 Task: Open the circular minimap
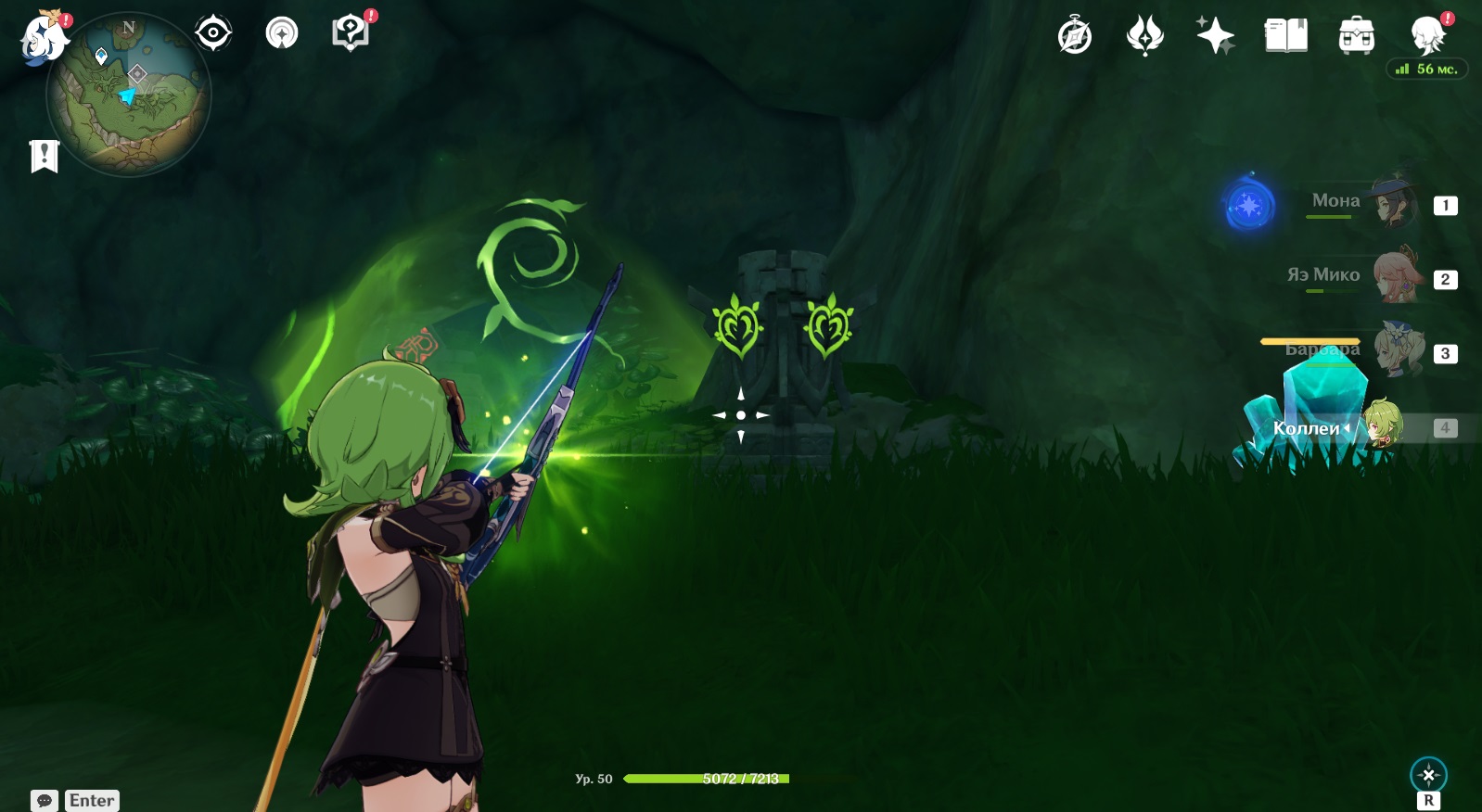click(x=128, y=95)
